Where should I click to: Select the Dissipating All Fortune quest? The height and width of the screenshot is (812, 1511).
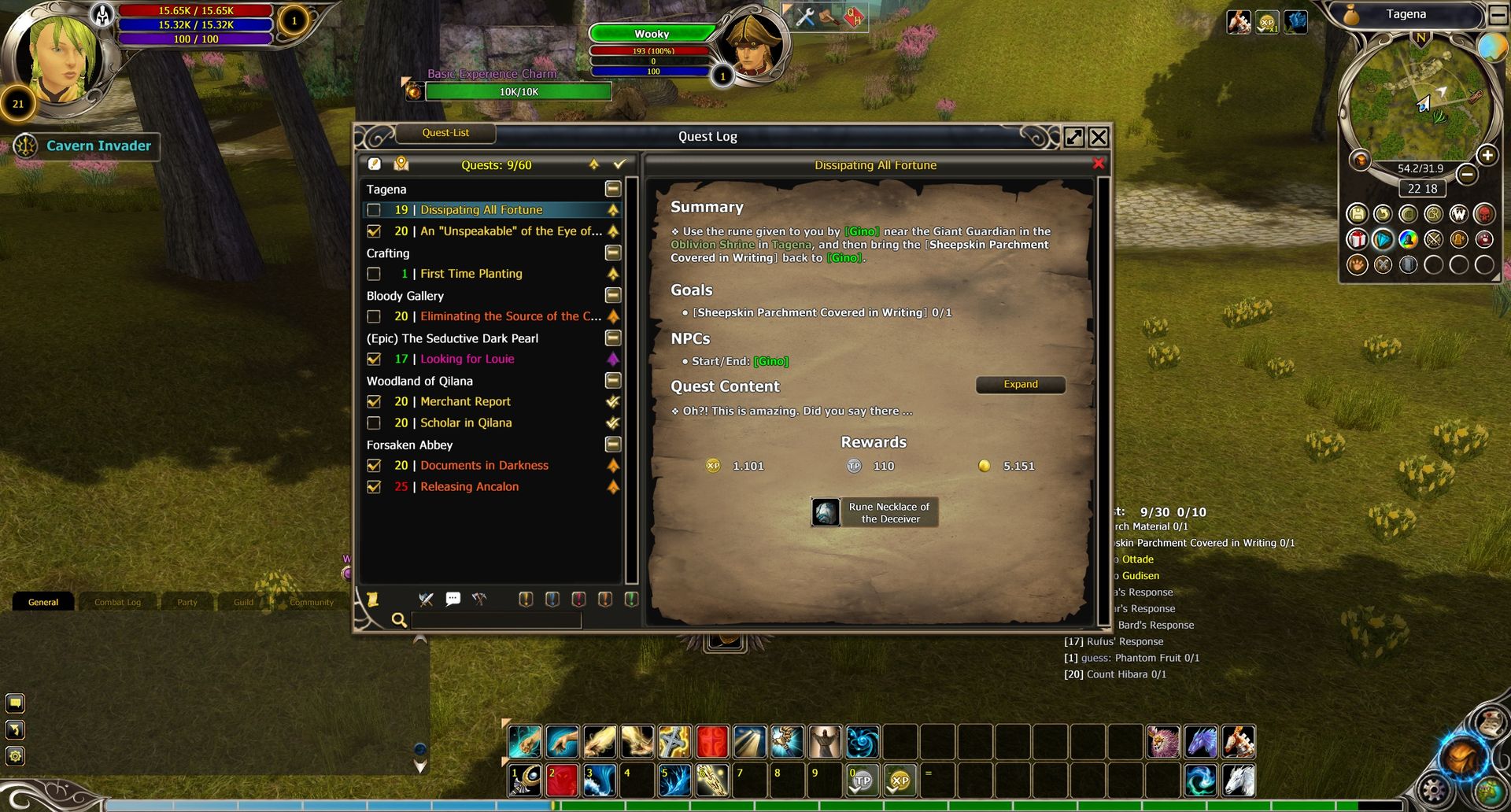point(481,210)
